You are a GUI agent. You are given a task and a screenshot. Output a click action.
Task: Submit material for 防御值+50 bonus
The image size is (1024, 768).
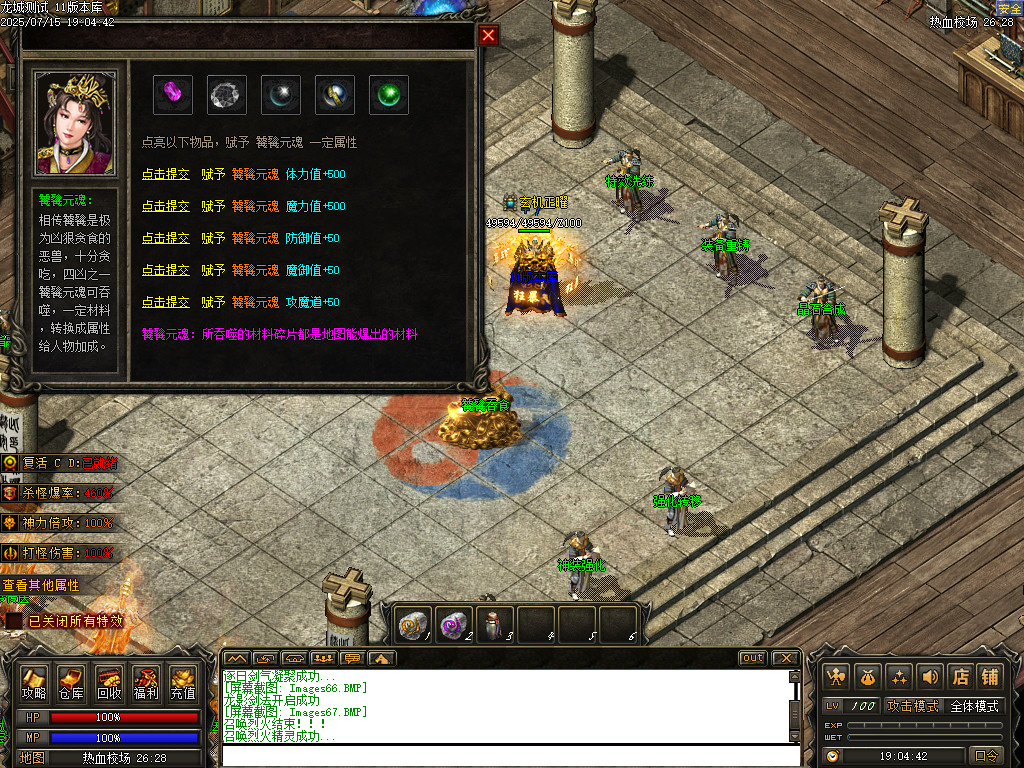coord(165,238)
